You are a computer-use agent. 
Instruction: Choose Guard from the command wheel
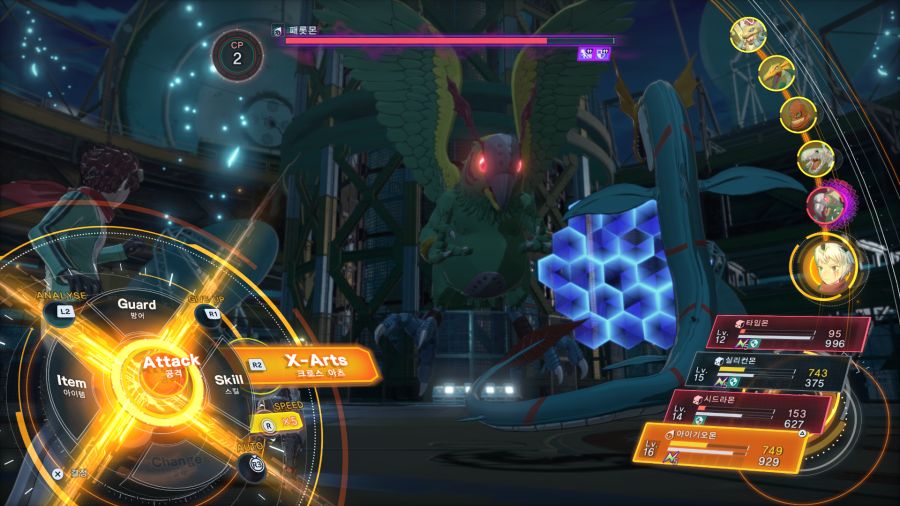click(136, 306)
